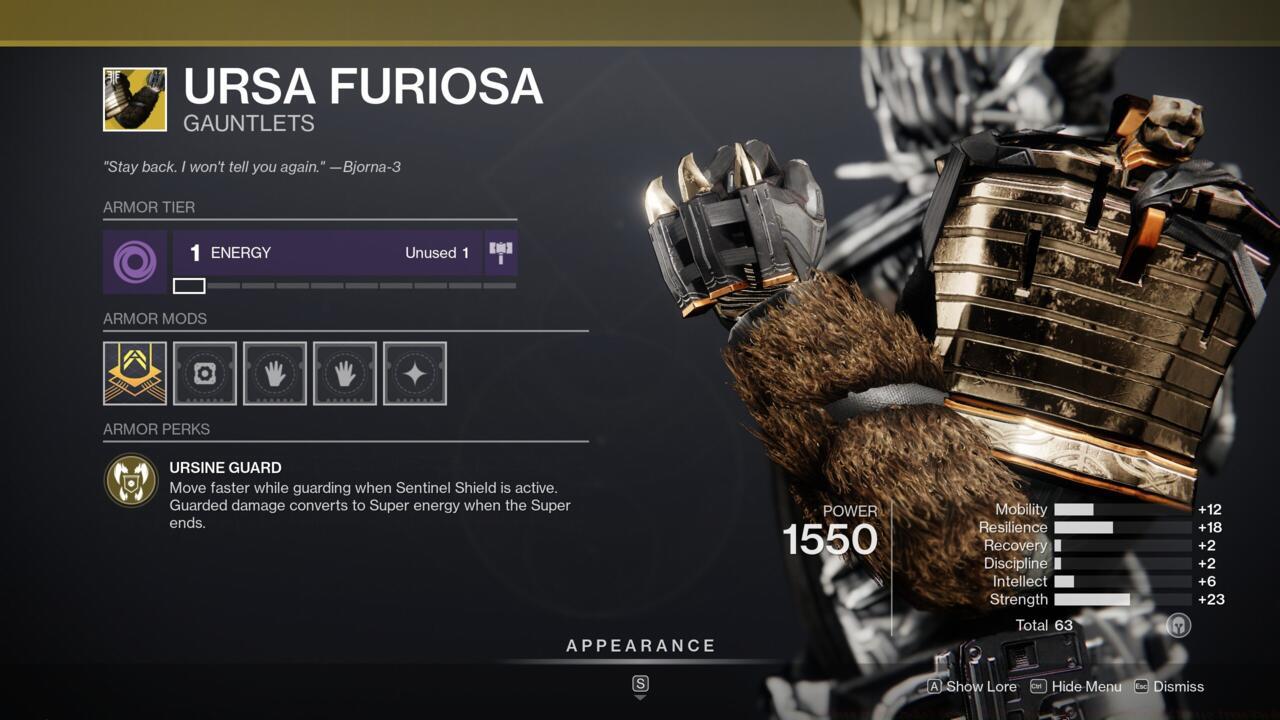Open the empty ornament slot with sparkle icon
The width and height of the screenshot is (1280, 720).
[414, 373]
